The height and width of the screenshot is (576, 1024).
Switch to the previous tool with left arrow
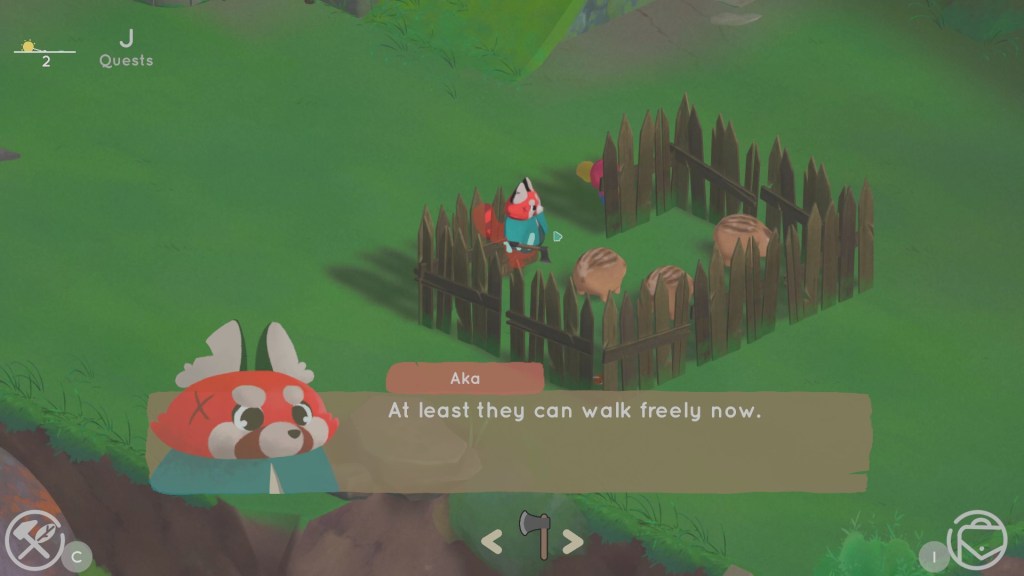coord(491,542)
